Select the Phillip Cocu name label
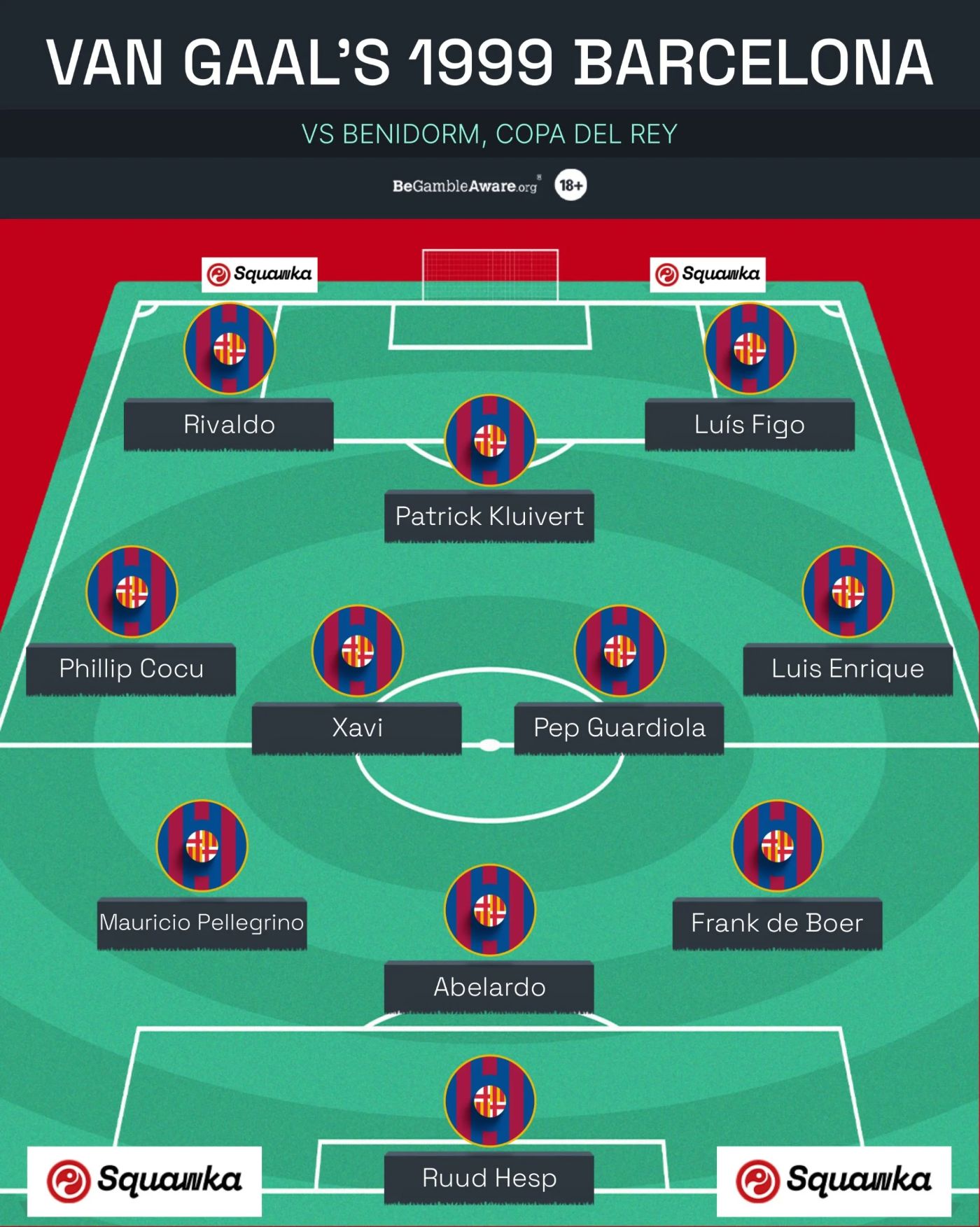980x1227 pixels. coord(131,668)
